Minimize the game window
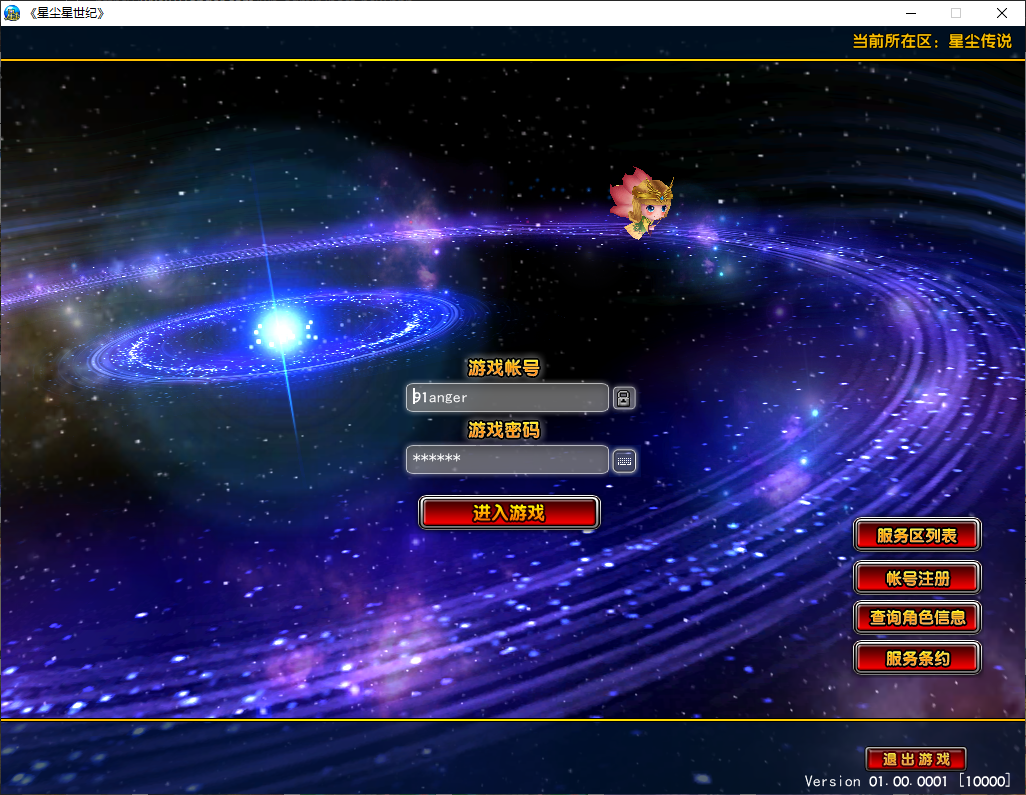This screenshot has width=1026, height=795. pos(910,13)
